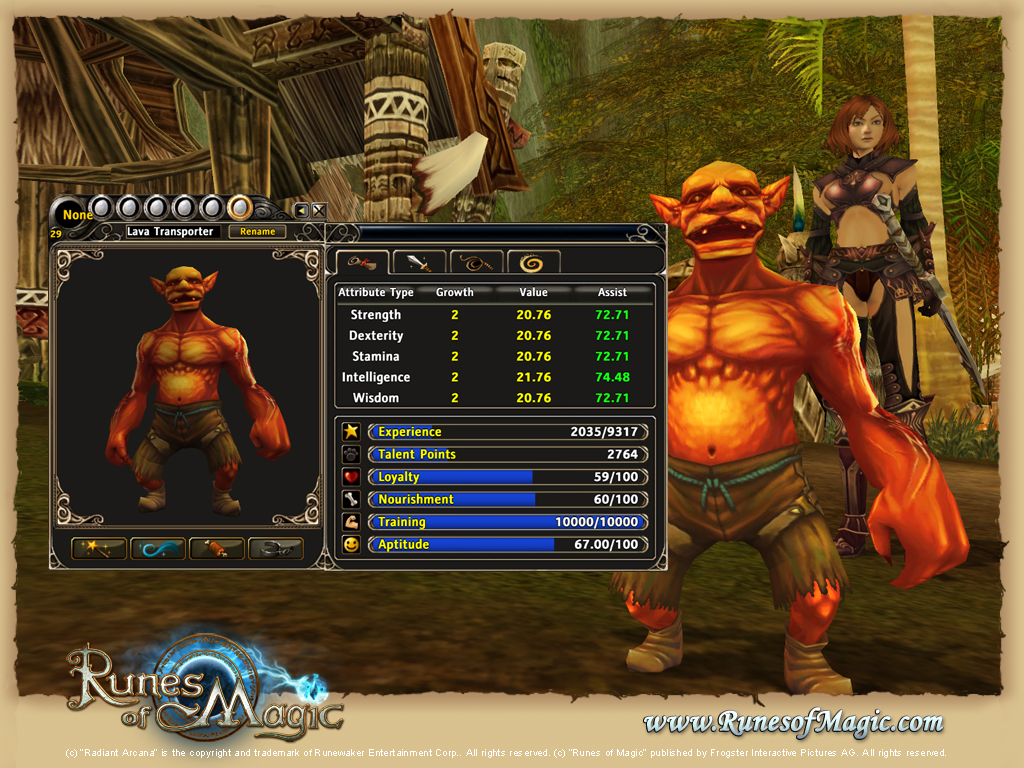1024x768 pixels.
Task: Collapse the panel with the yellow arrow button
Action: click(301, 210)
